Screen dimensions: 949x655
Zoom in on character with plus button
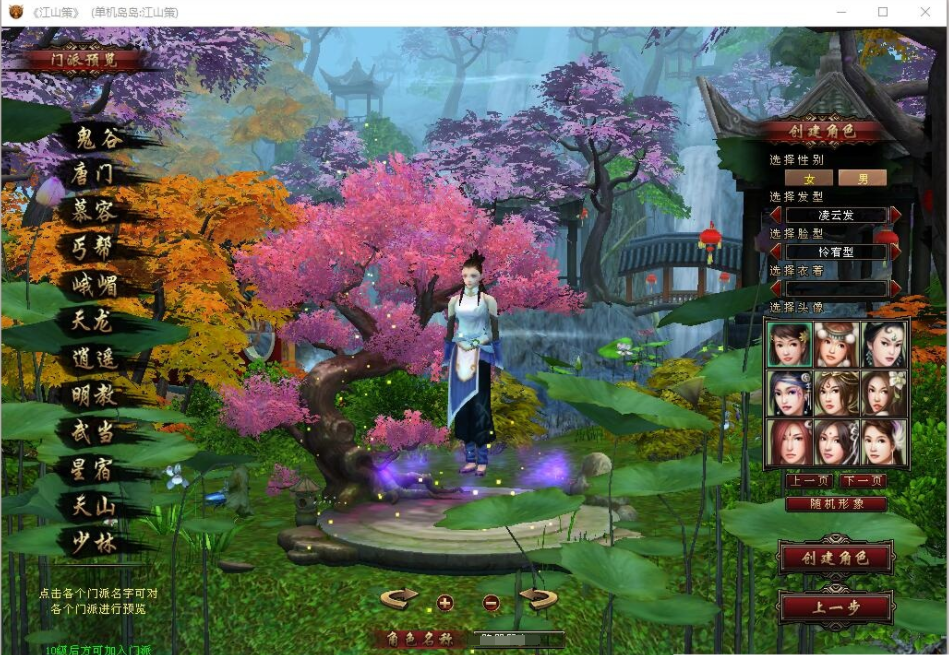tap(445, 602)
